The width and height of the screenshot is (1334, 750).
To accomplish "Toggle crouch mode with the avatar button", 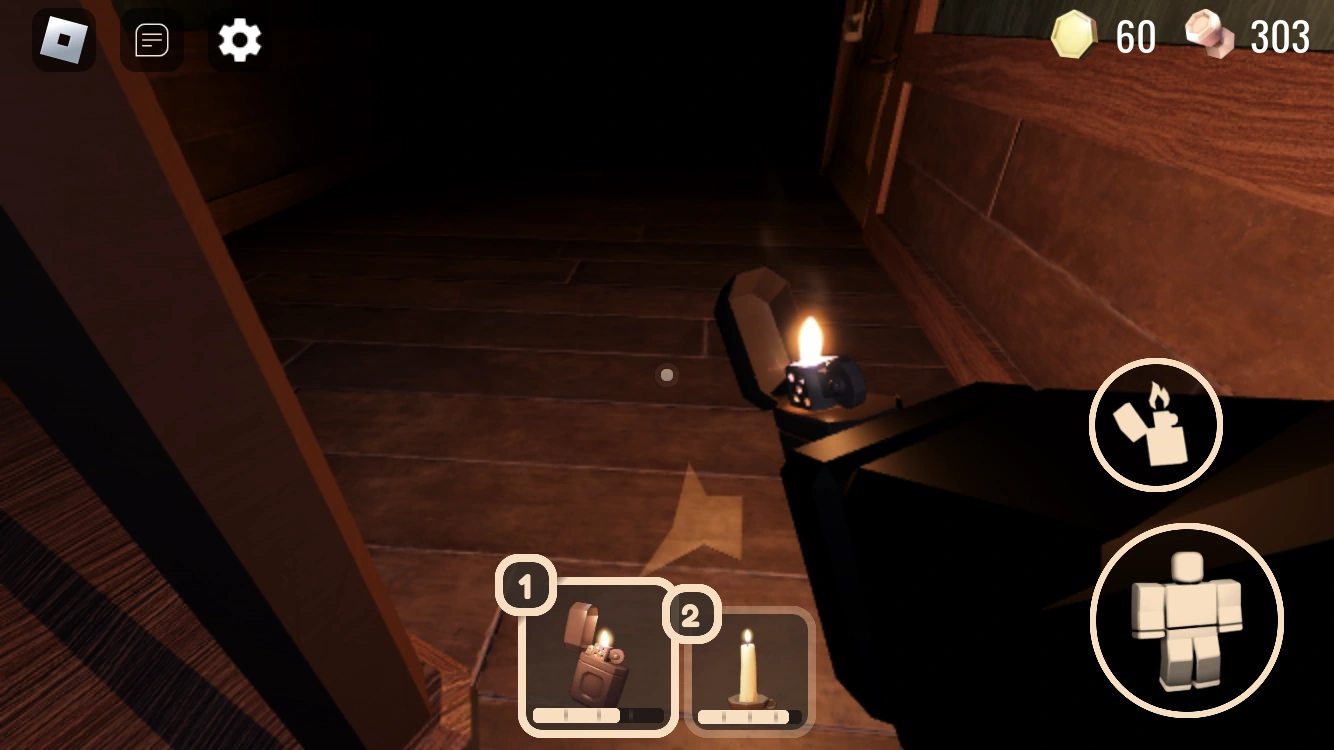I will (1187, 621).
